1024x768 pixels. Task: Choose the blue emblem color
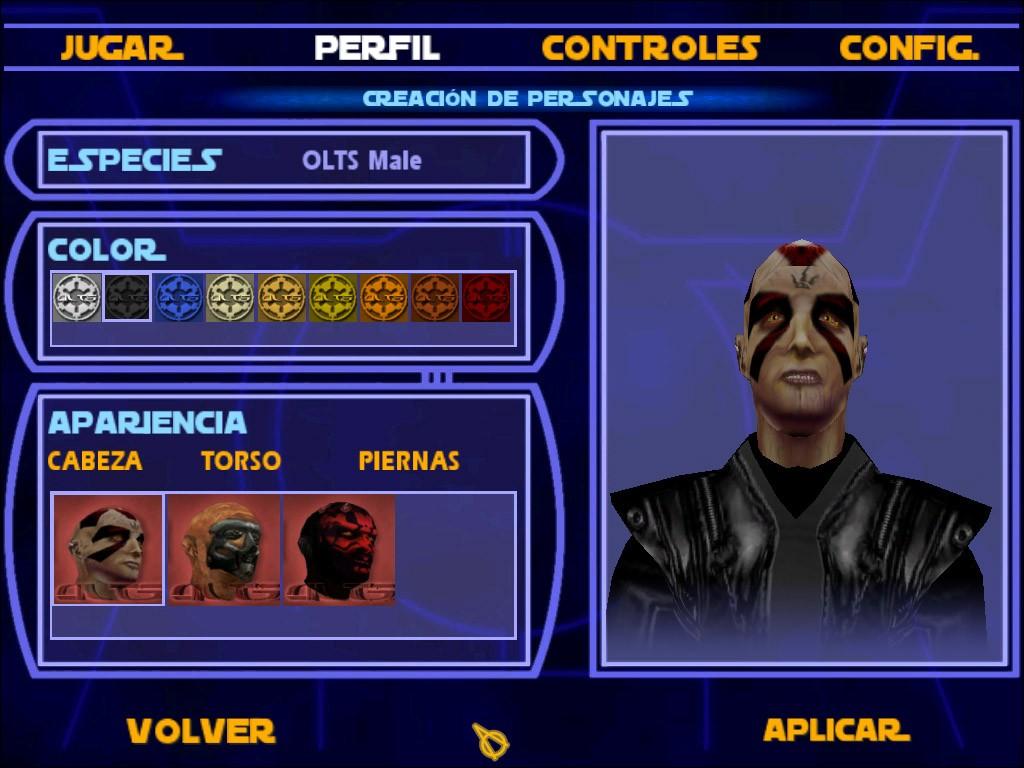point(179,297)
